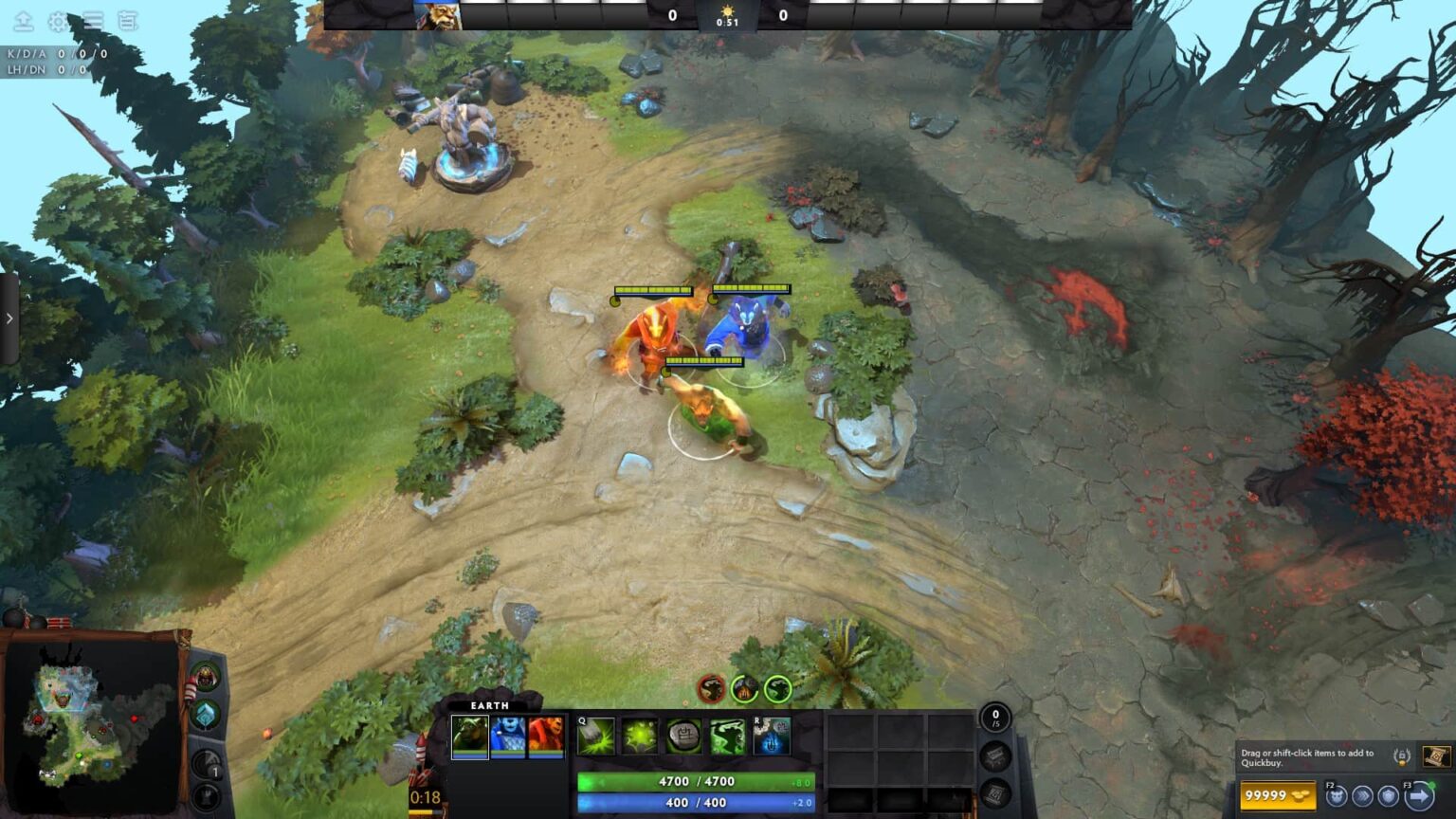The width and height of the screenshot is (1456, 819).
Task: Click the Stone Remnant ability icon
Action: pyautogui.click(x=682, y=737)
